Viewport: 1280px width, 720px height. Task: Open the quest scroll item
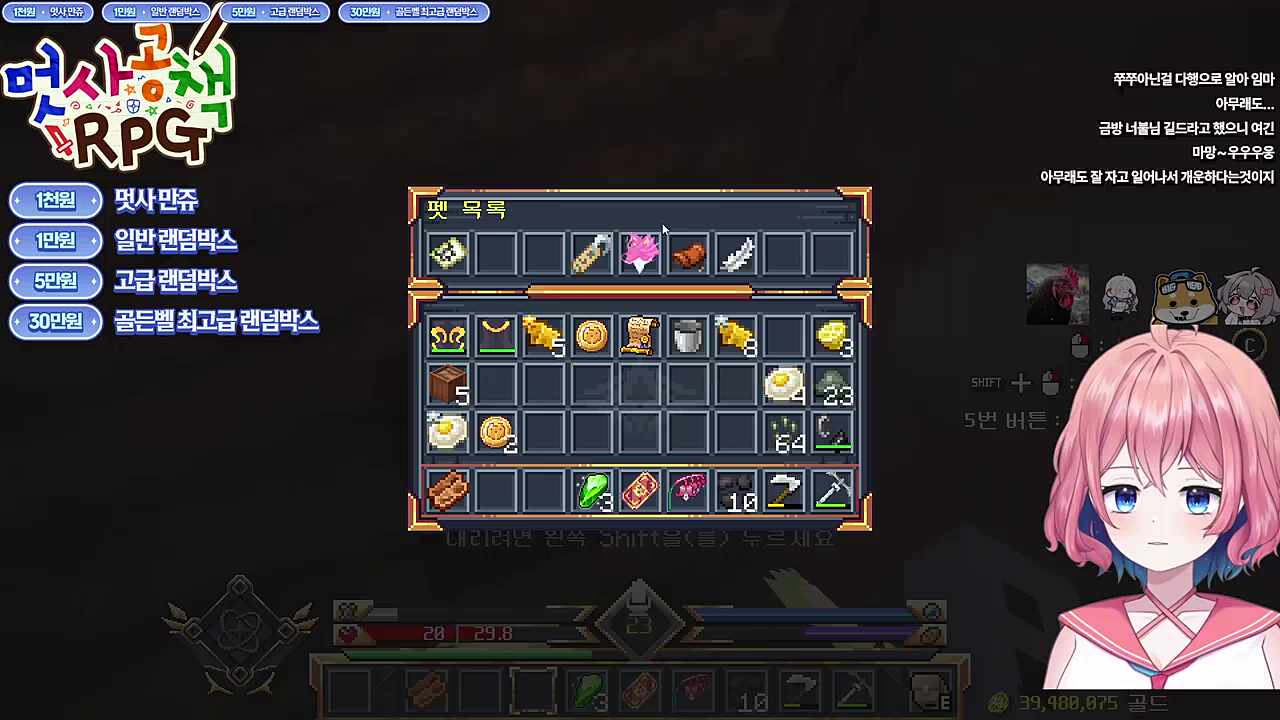(x=639, y=337)
